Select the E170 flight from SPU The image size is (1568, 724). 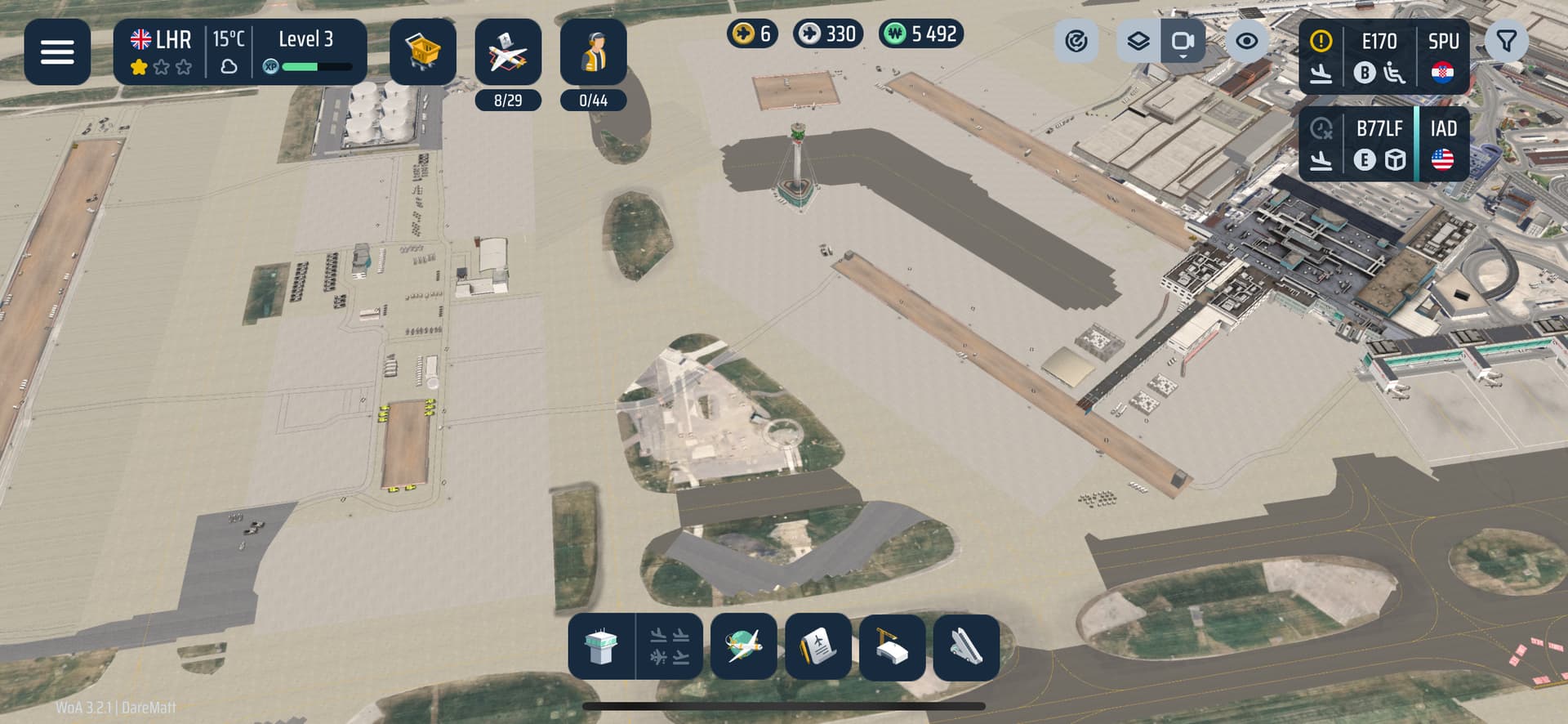[x=1384, y=57]
